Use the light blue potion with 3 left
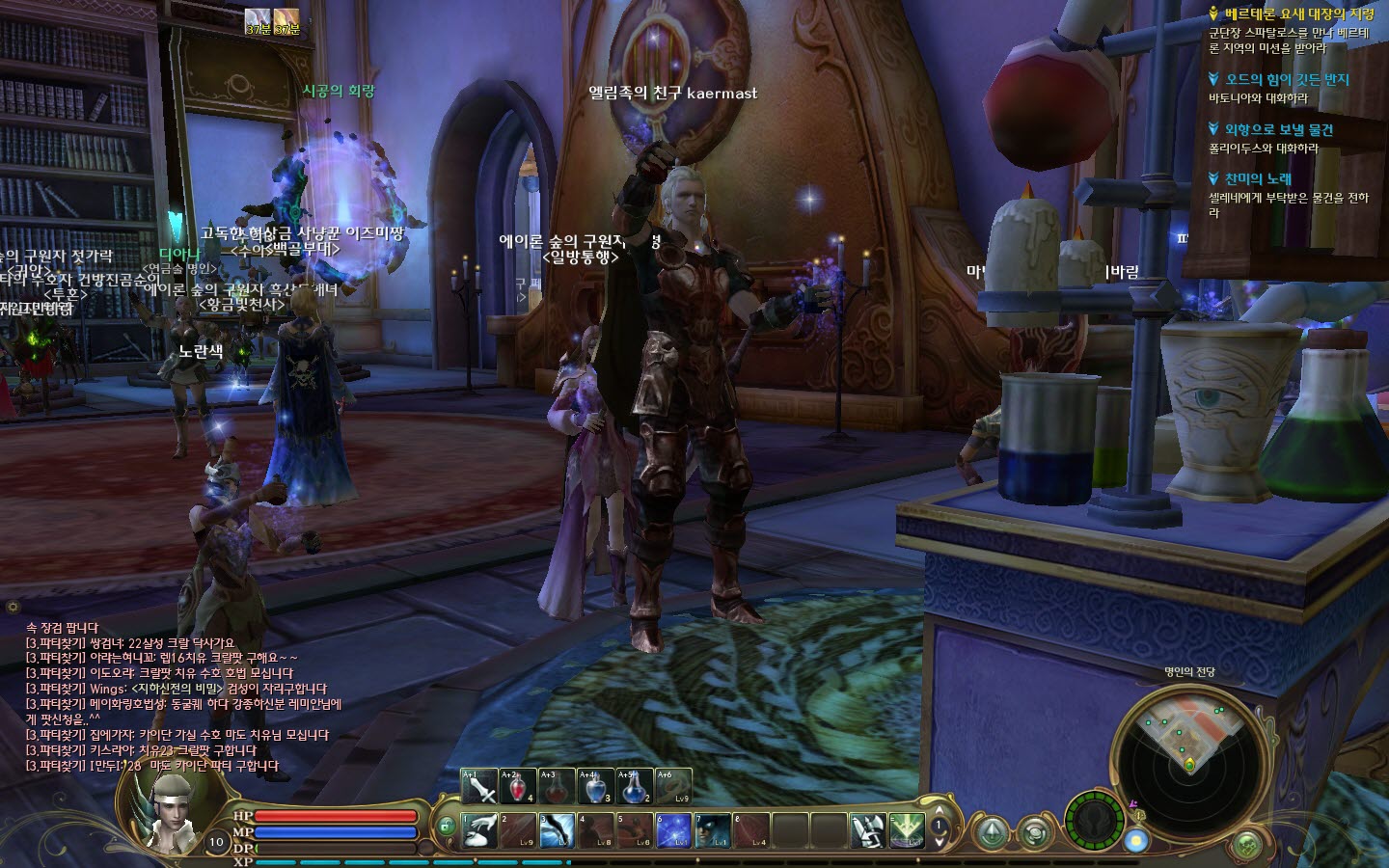This screenshot has width=1389, height=868. coord(595,787)
